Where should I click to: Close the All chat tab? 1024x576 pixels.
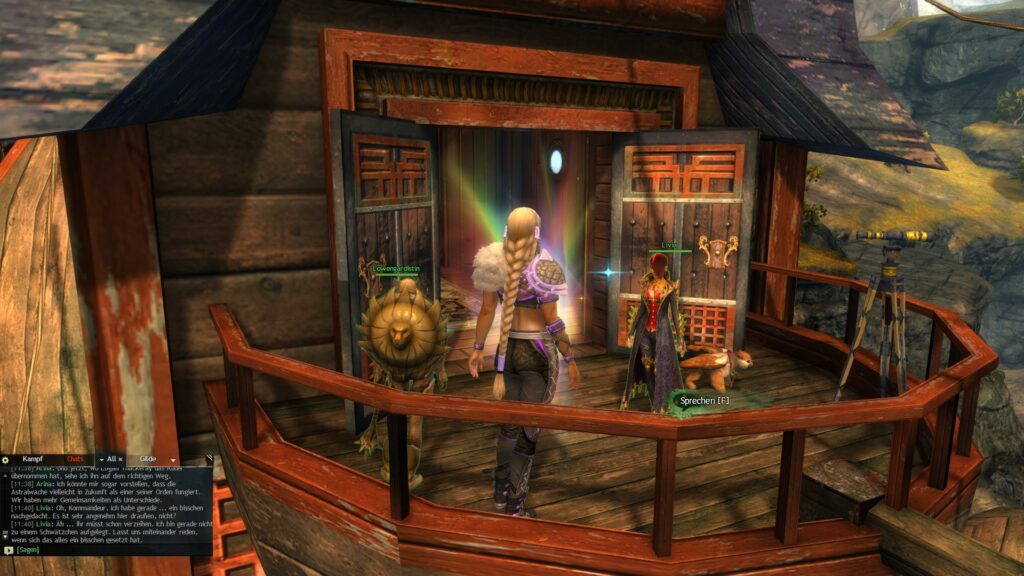tap(120, 459)
